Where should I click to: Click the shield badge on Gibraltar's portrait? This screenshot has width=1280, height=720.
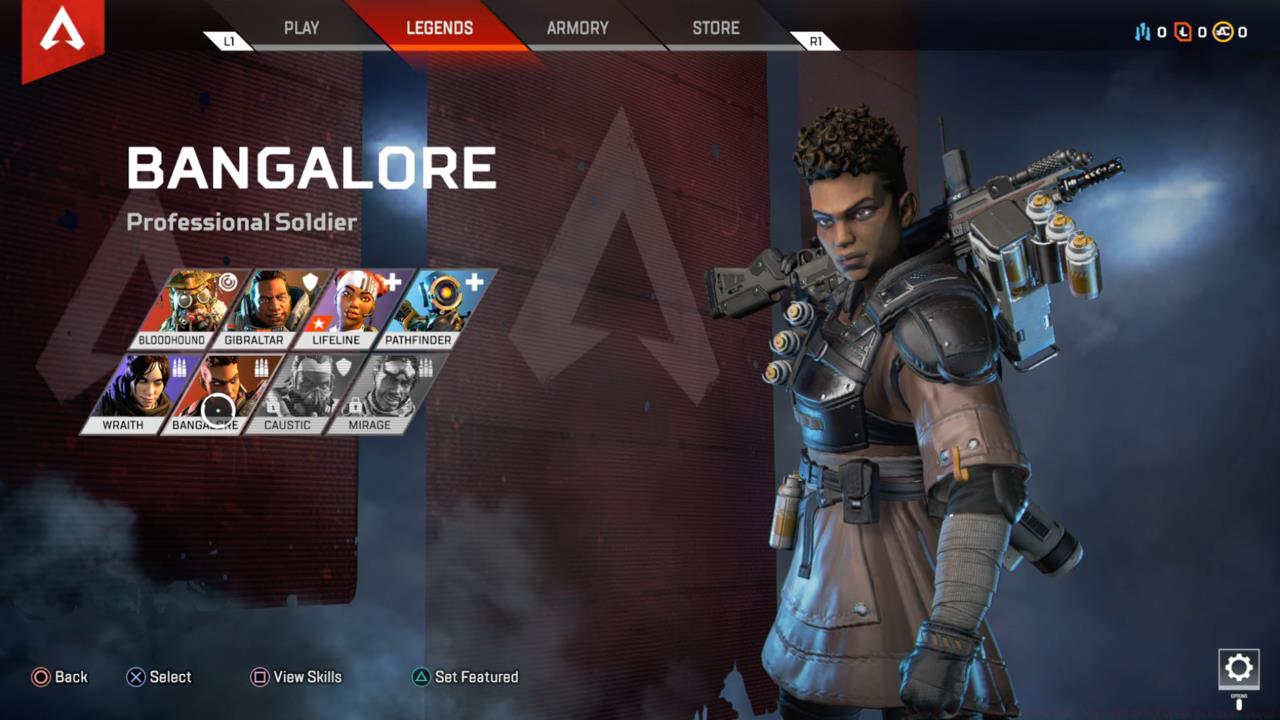(310, 281)
